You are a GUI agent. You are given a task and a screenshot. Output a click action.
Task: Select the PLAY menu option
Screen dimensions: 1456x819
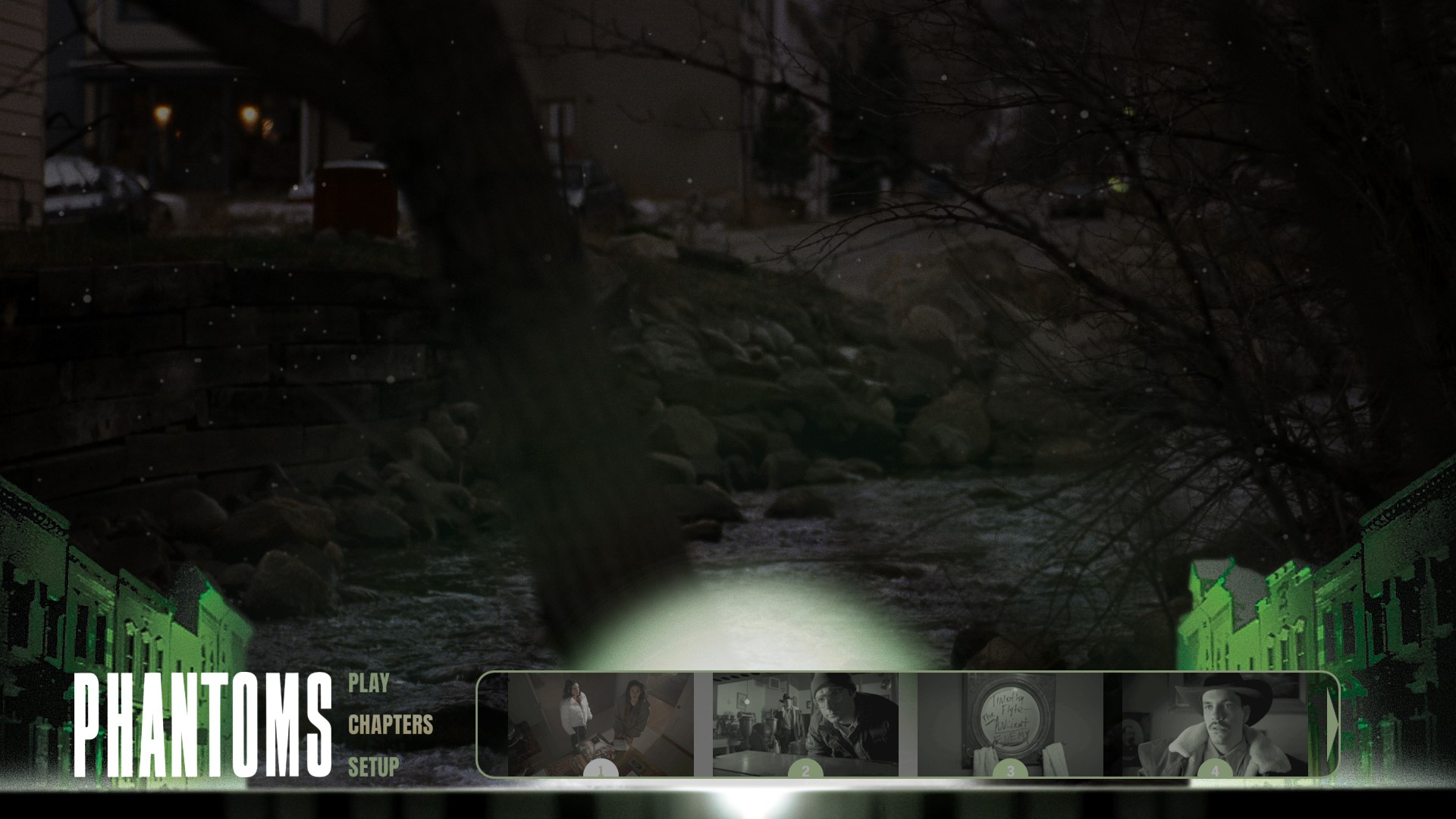(369, 683)
